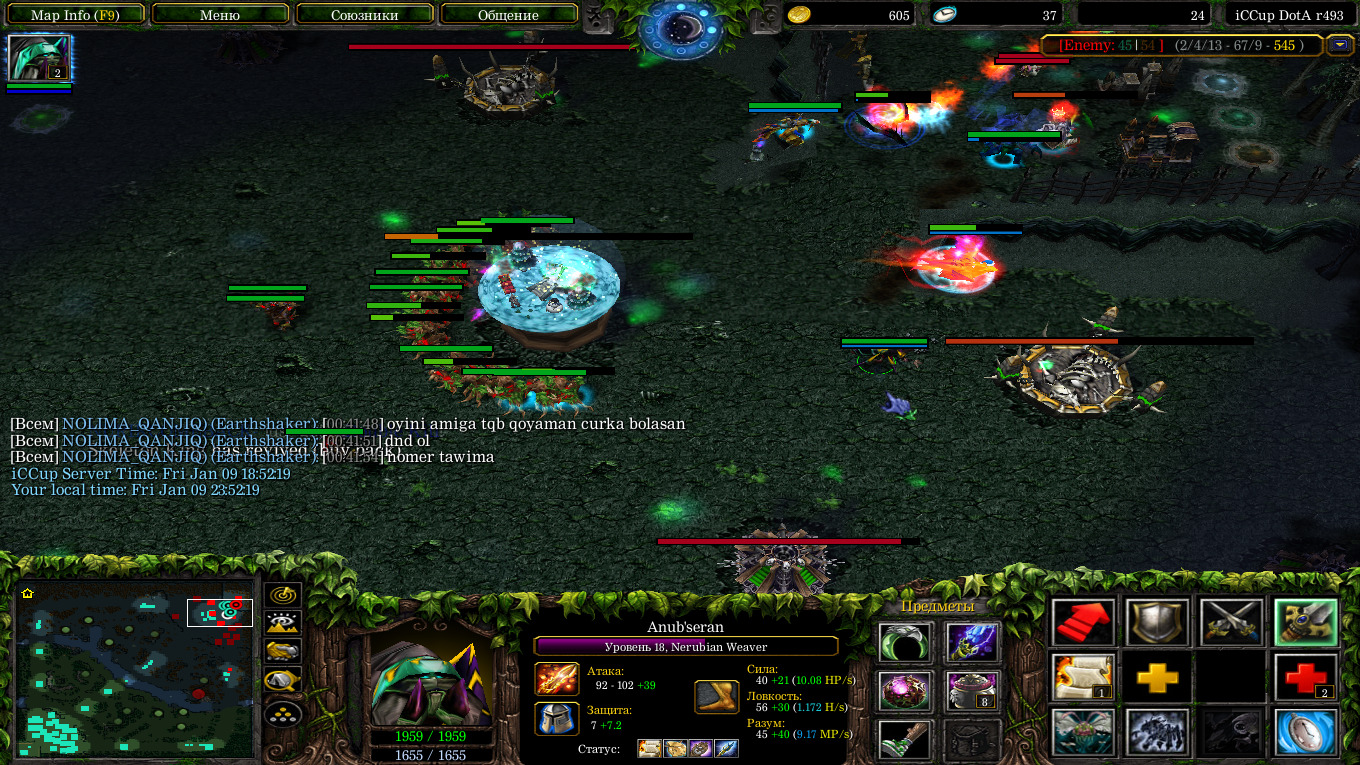Toggle the minimap terrain display button
1360x765 pixels.
(283, 622)
